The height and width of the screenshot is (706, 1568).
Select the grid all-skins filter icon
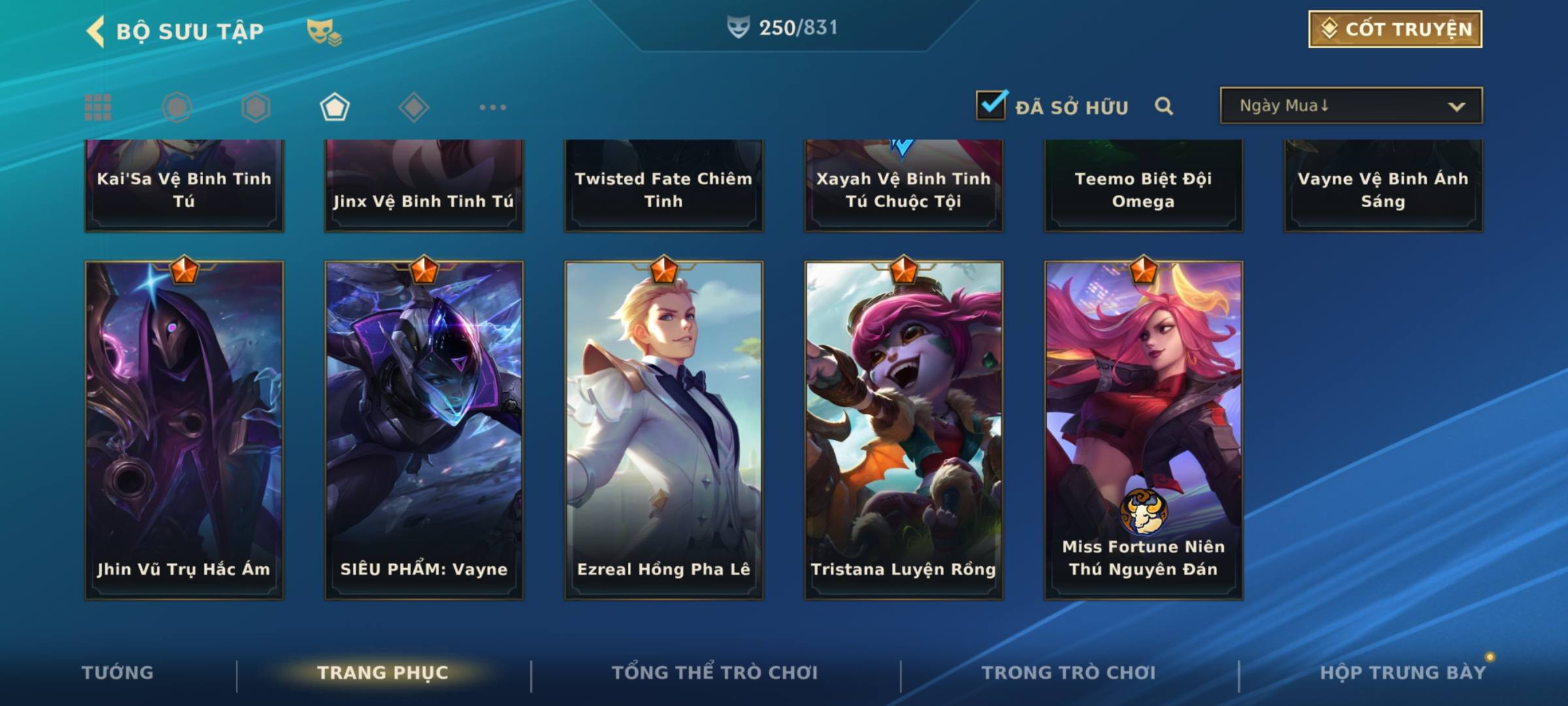(98, 107)
